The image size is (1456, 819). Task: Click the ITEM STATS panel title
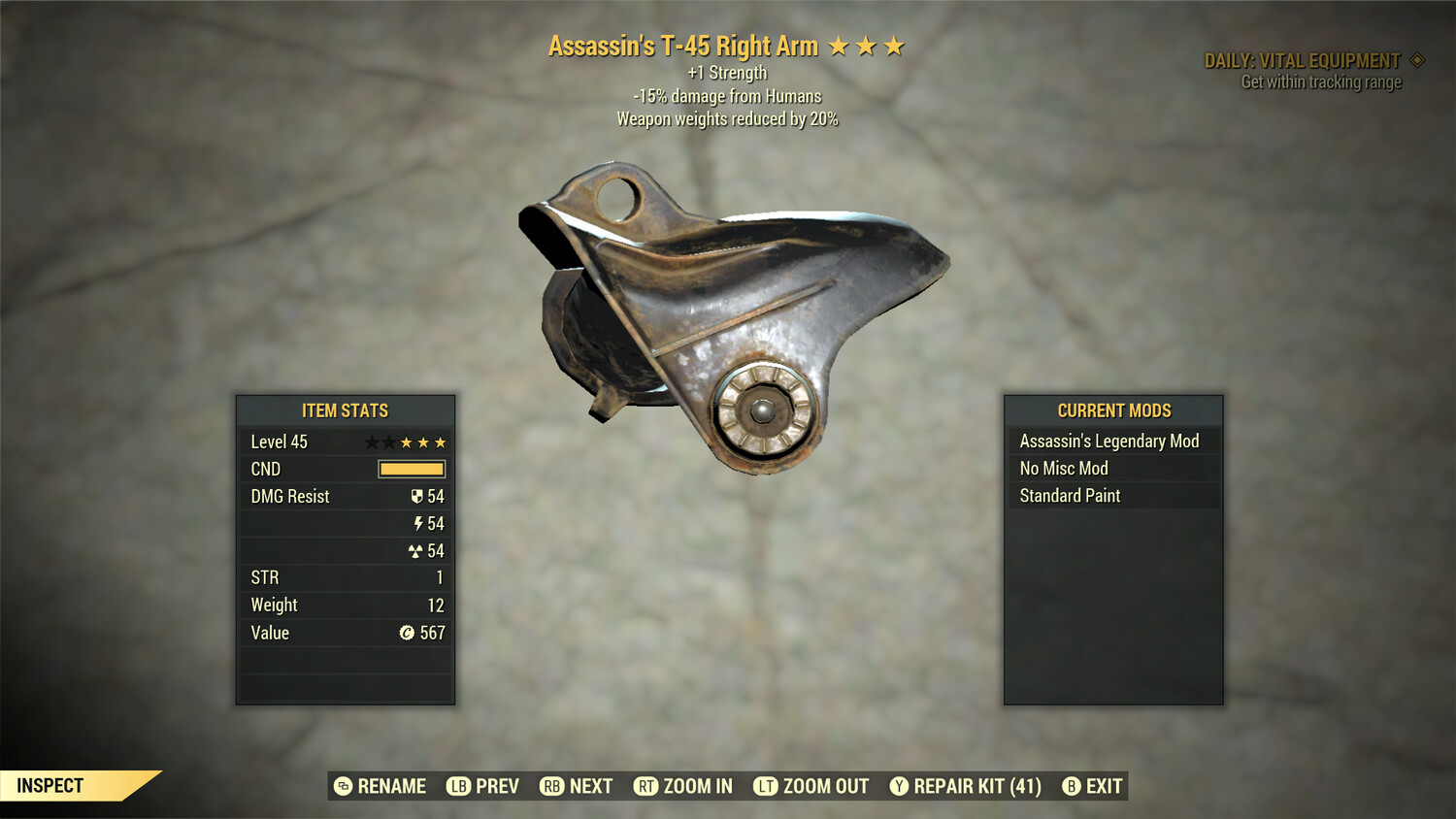click(x=345, y=410)
